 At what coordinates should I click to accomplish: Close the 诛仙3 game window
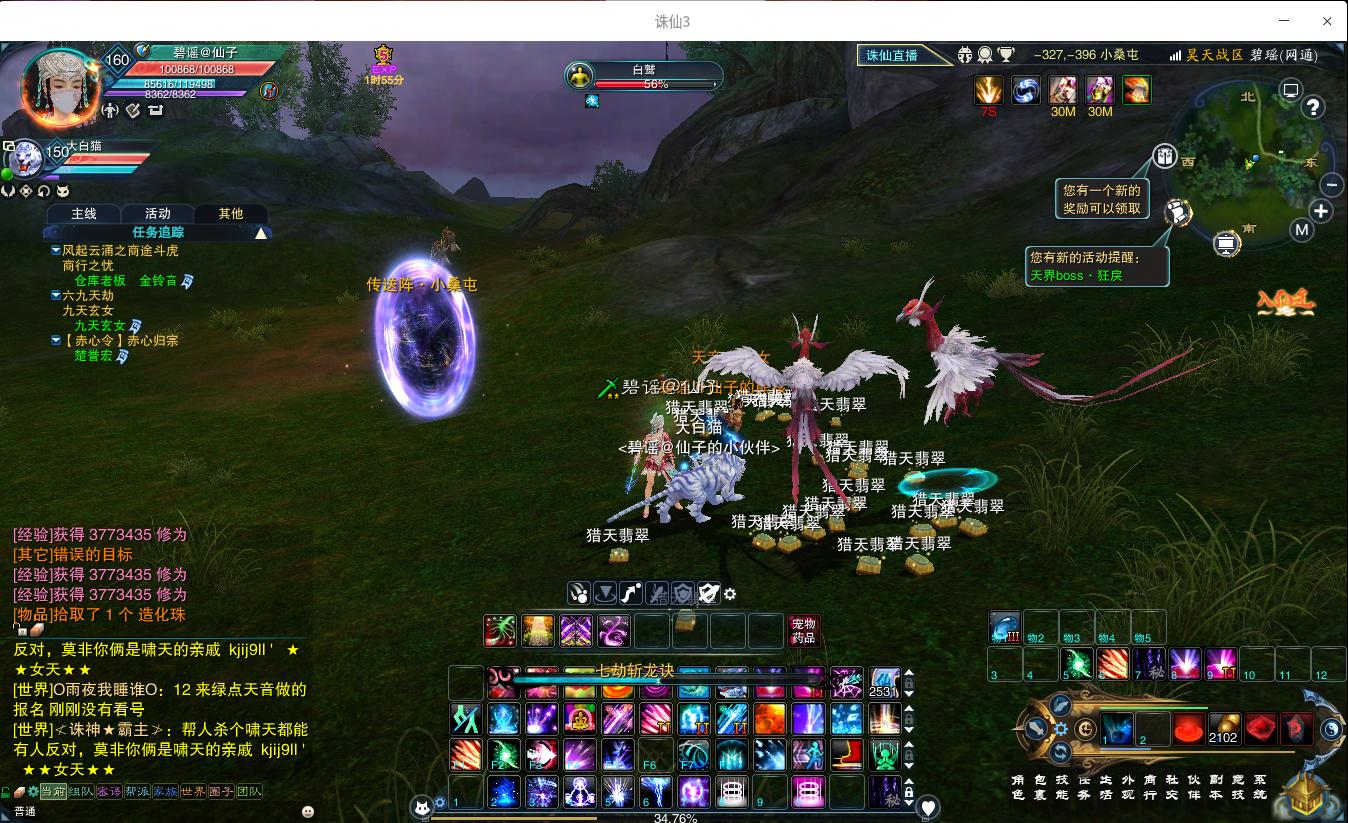point(1327,20)
